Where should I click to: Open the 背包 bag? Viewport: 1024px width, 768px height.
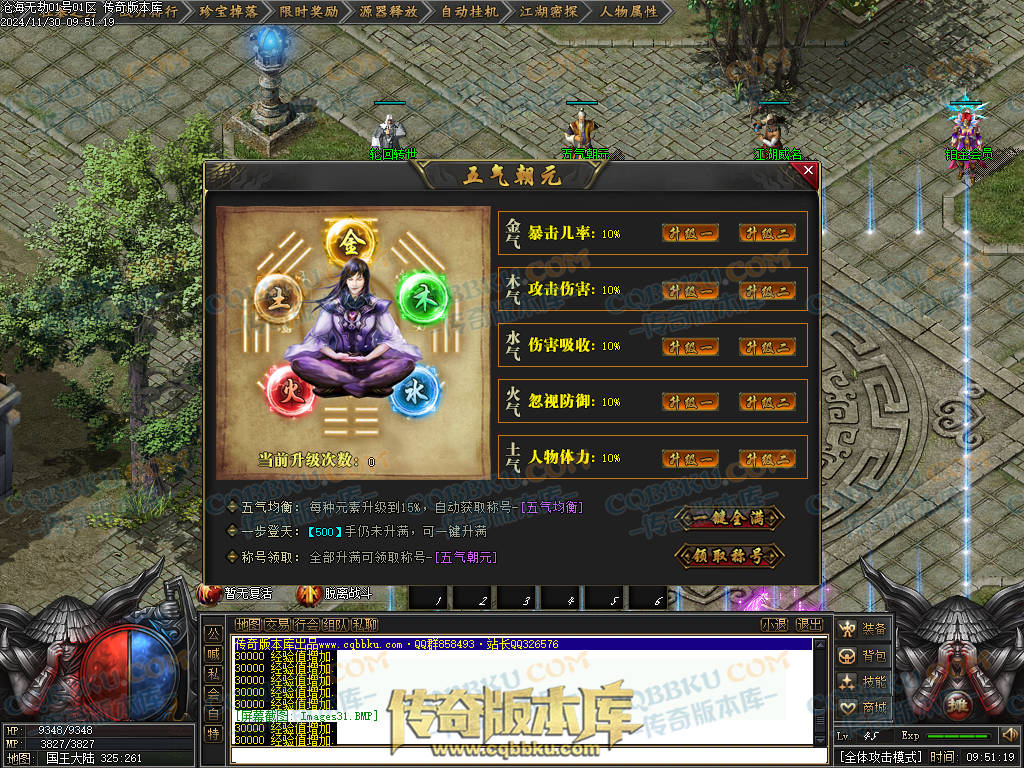863,655
